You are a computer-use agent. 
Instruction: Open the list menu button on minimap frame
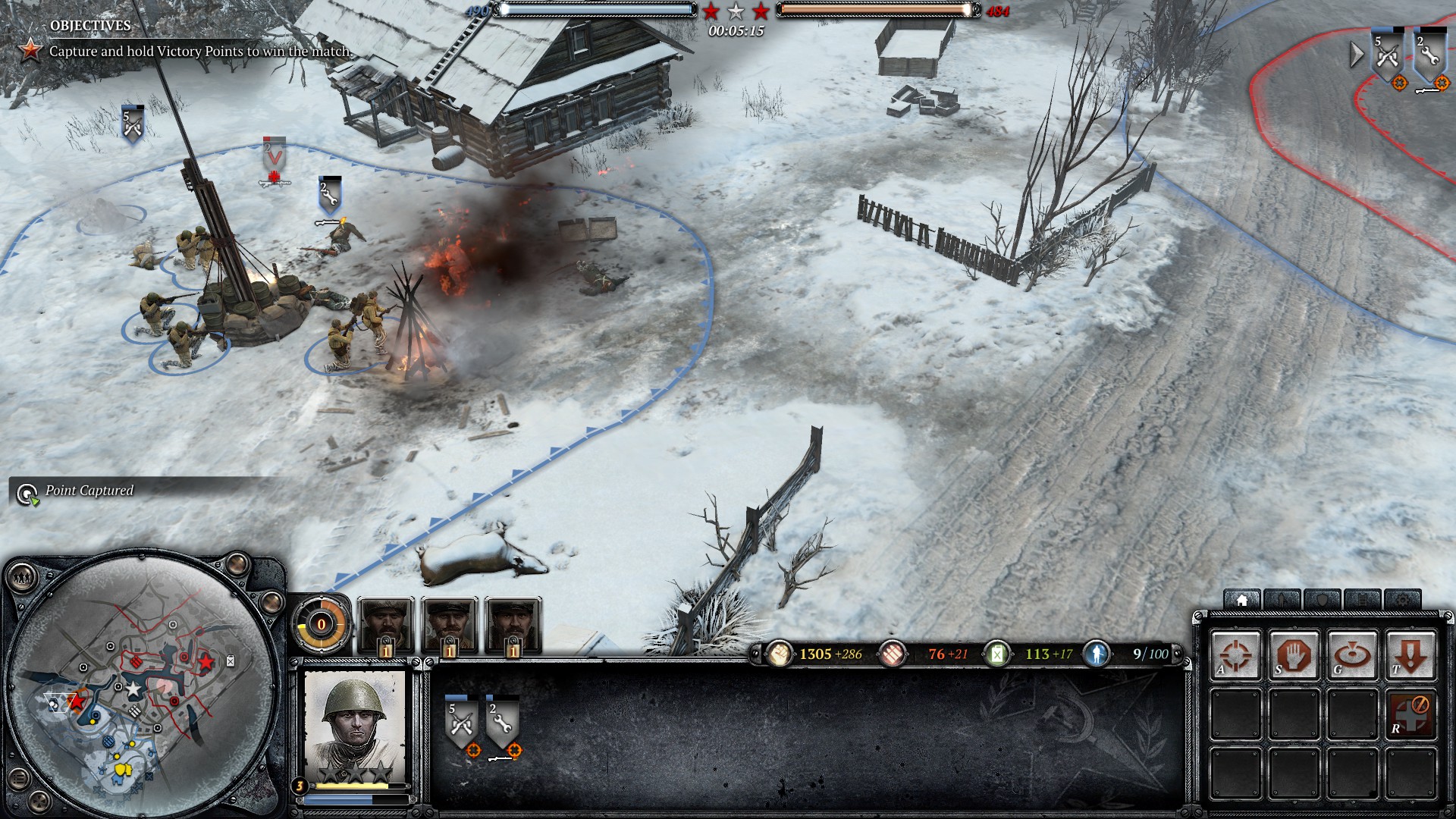(x=20, y=779)
